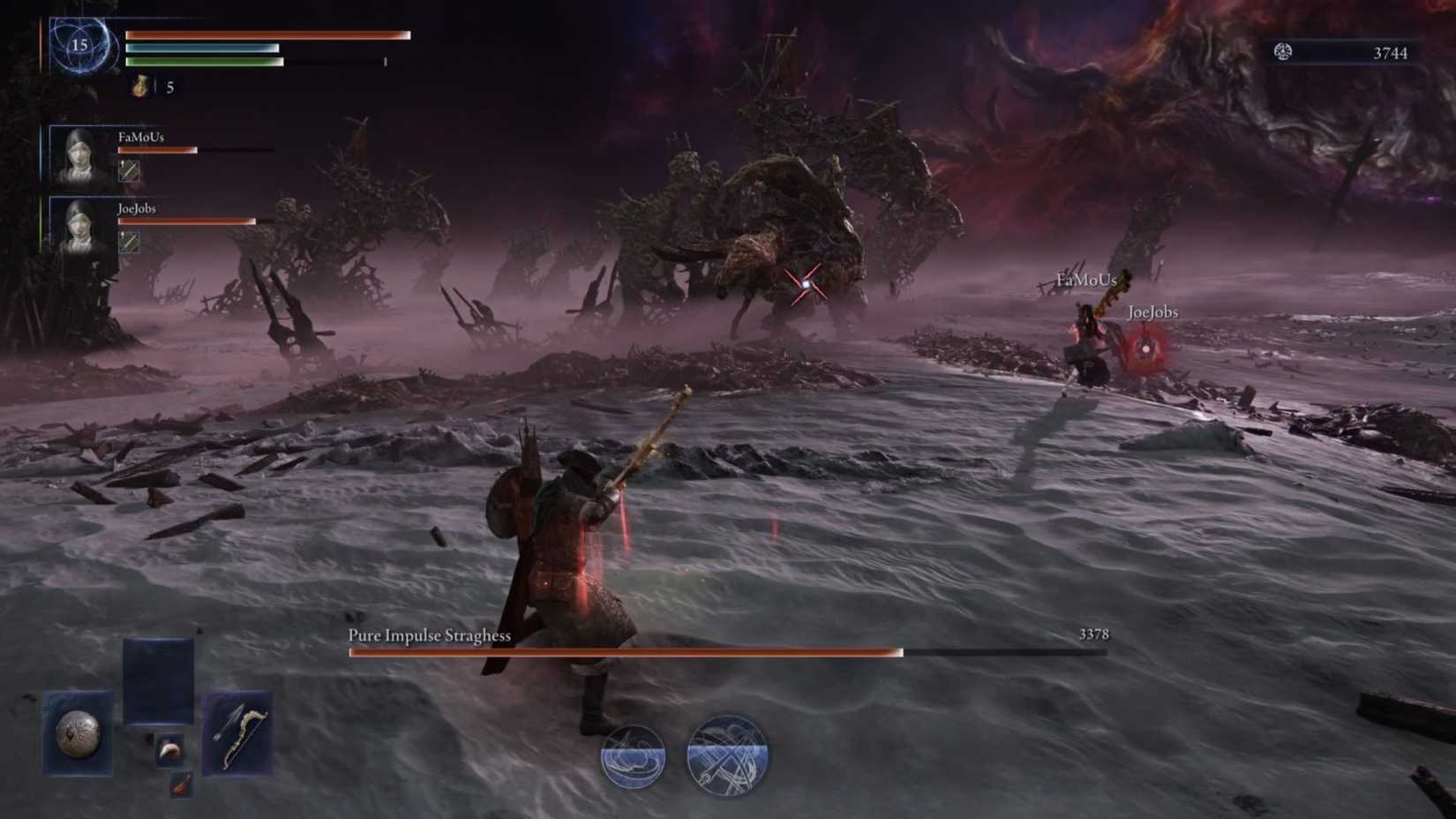Click the right summoning pool stamp icon
Viewport: 1456px width, 819px height.
coord(725,755)
